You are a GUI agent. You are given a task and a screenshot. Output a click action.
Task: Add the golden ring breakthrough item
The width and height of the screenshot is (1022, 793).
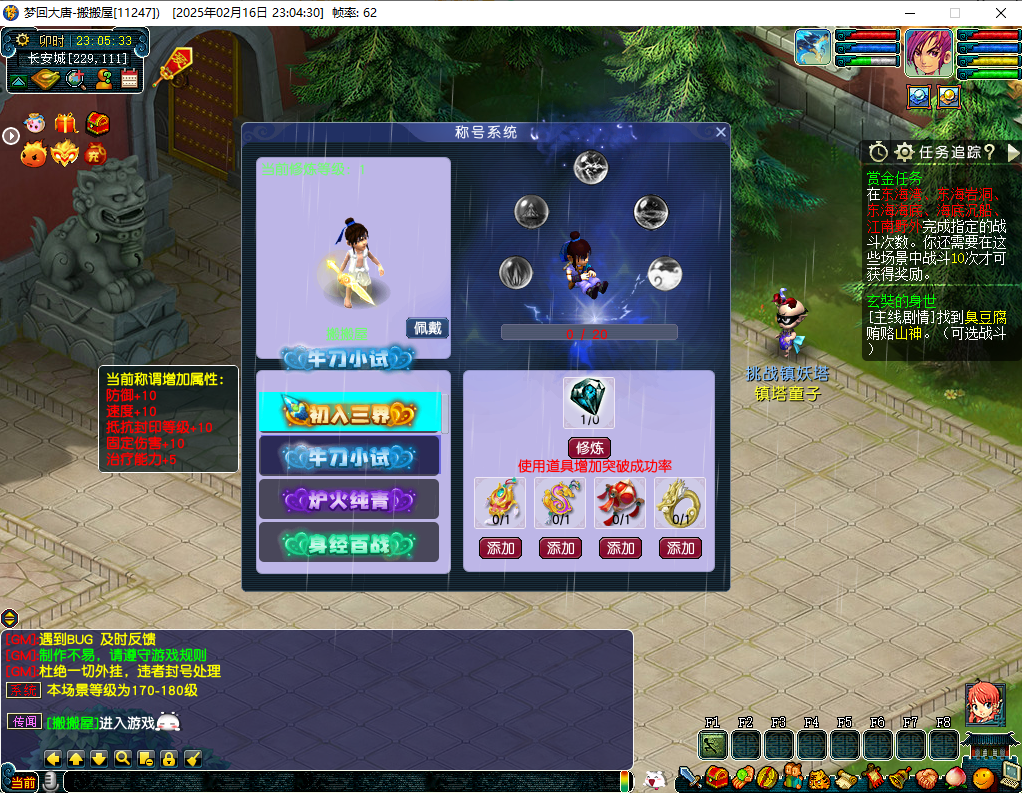point(680,548)
